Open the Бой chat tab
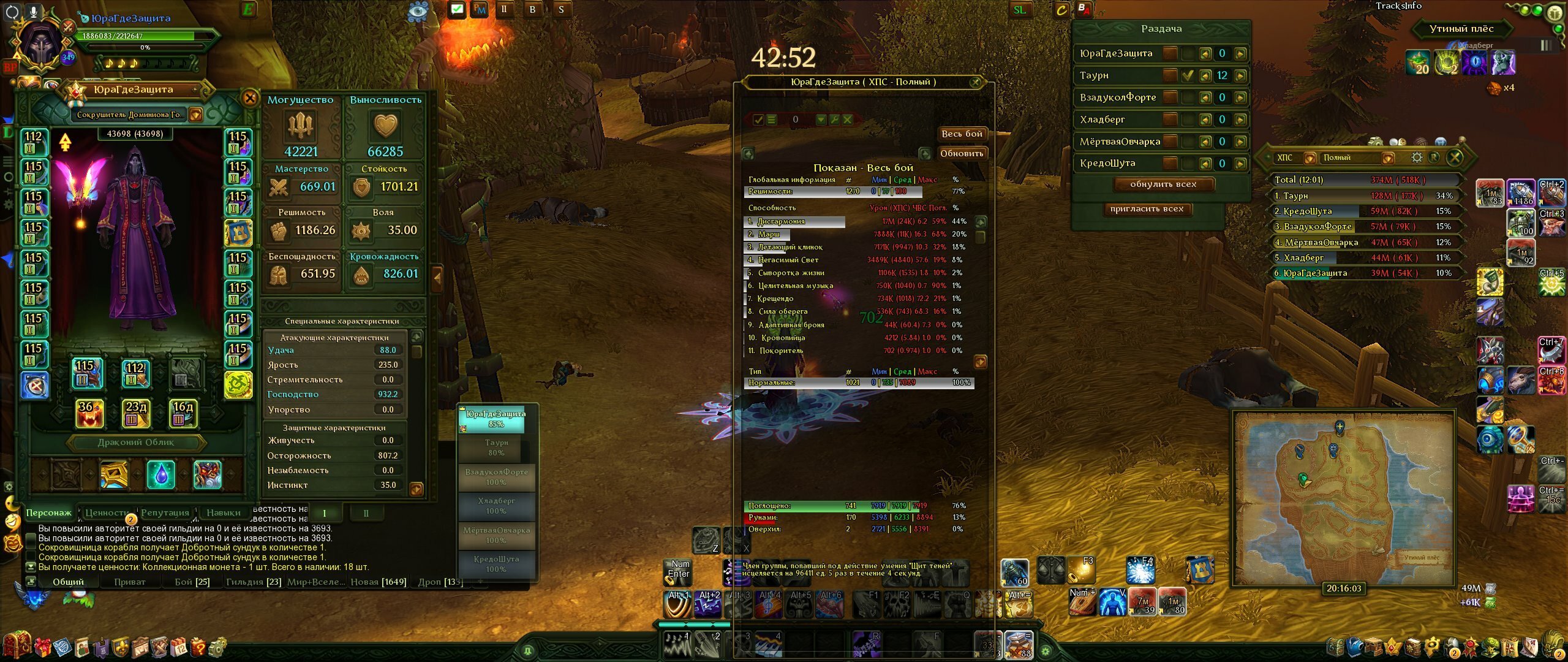The height and width of the screenshot is (662, 1568). click(192, 582)
